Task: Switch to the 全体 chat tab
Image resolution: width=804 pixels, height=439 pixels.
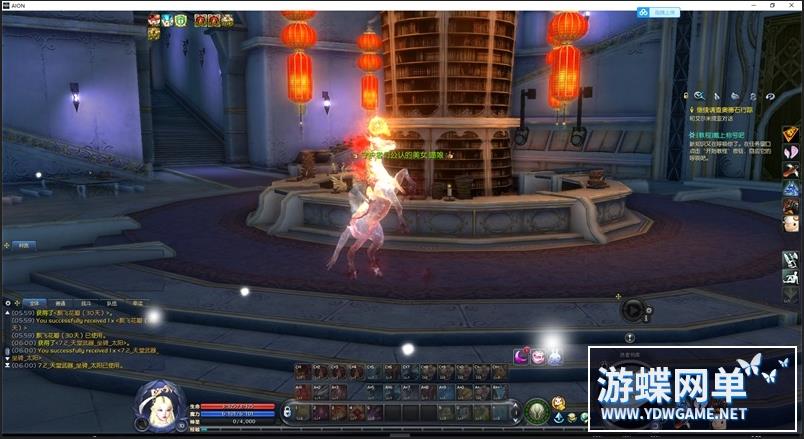Action: point(34,302)
